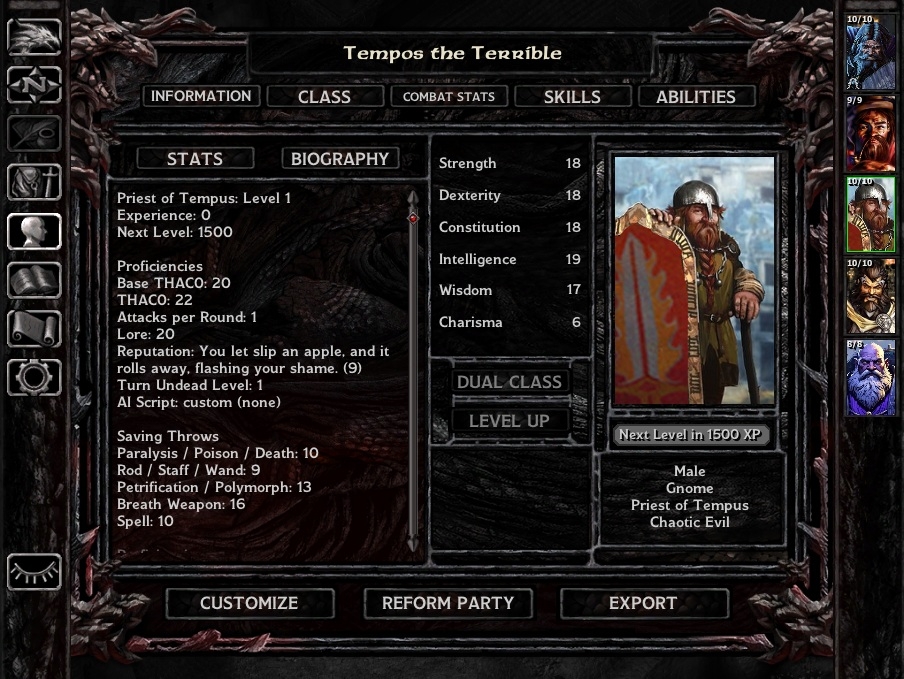Select the Stats button
The height and width of the screenshot is (679, 904).
click(195, 159)
